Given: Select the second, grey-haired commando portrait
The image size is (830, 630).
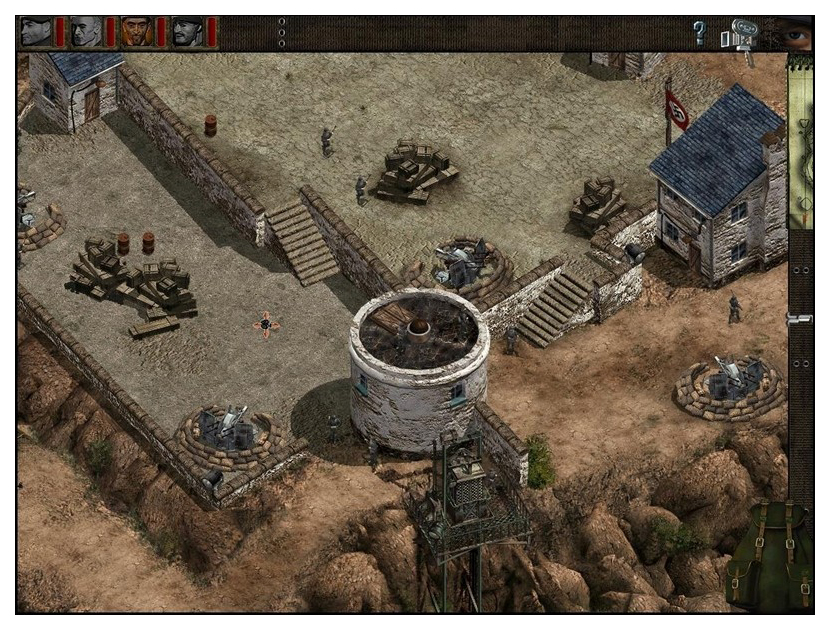Looking at the screenshot, I should coord(86,32).
